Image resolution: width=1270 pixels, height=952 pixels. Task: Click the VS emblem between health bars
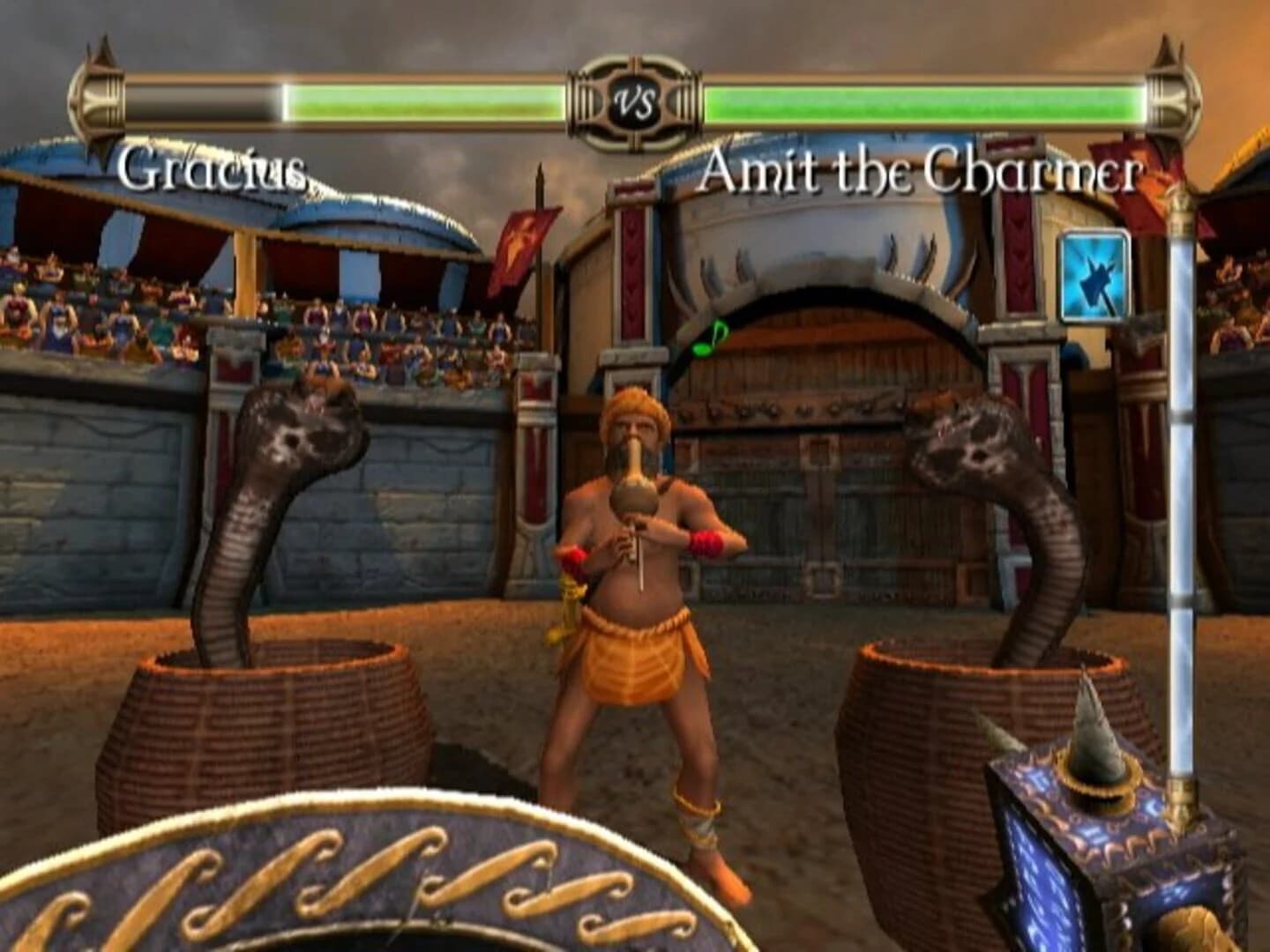(x=631, y=102)
